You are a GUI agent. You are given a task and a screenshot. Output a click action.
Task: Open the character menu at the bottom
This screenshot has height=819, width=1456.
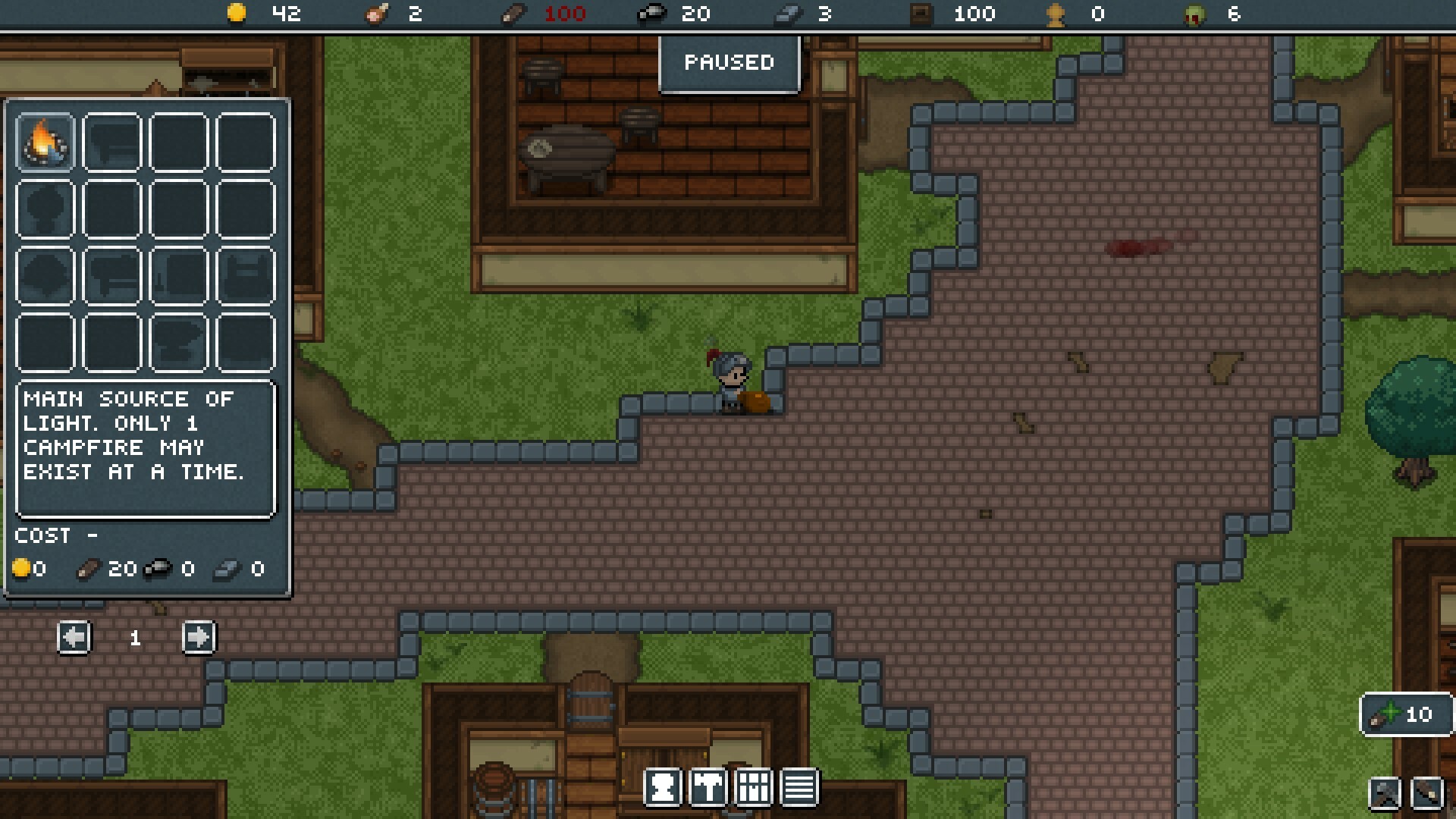coord(664,787)
